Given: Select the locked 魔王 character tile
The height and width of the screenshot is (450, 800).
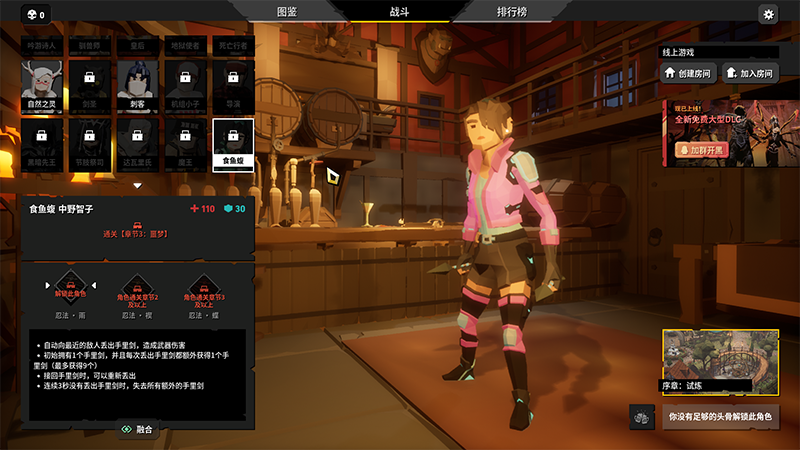Looking at the screenshot, I should (x=185, y=140).
